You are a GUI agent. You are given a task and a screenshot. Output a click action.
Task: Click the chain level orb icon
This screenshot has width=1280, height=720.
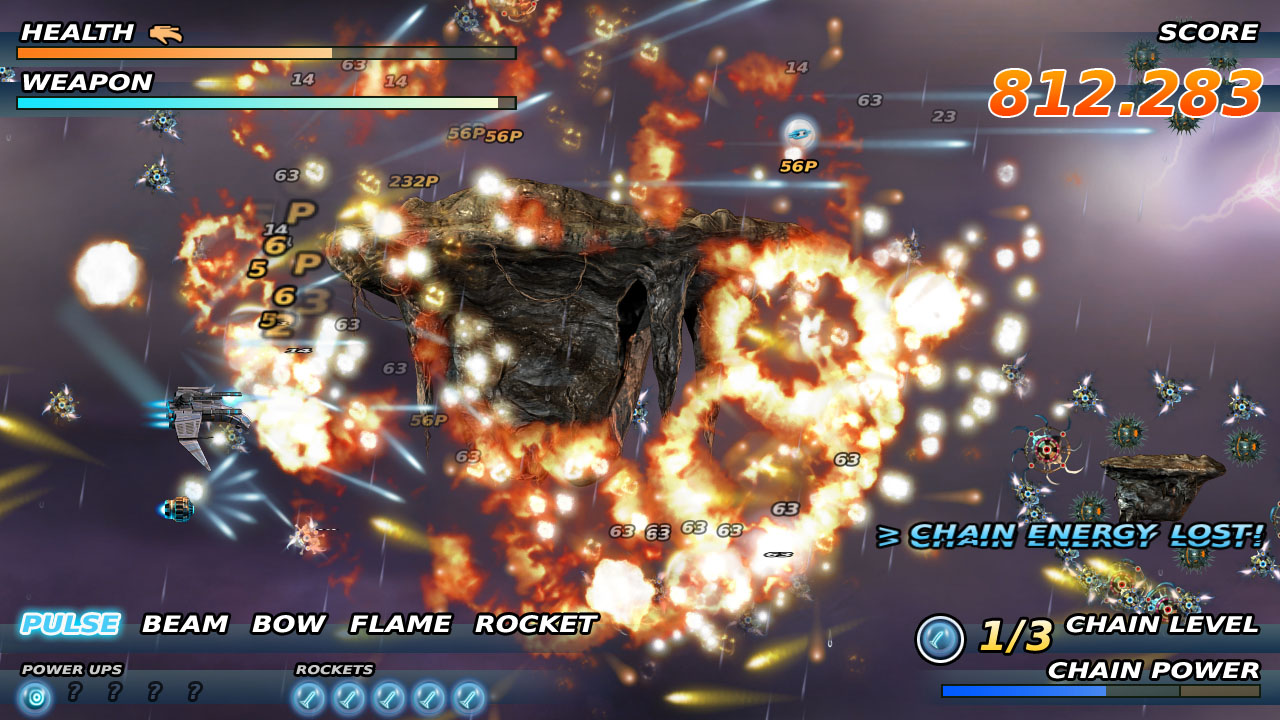[x=940, y=639]
